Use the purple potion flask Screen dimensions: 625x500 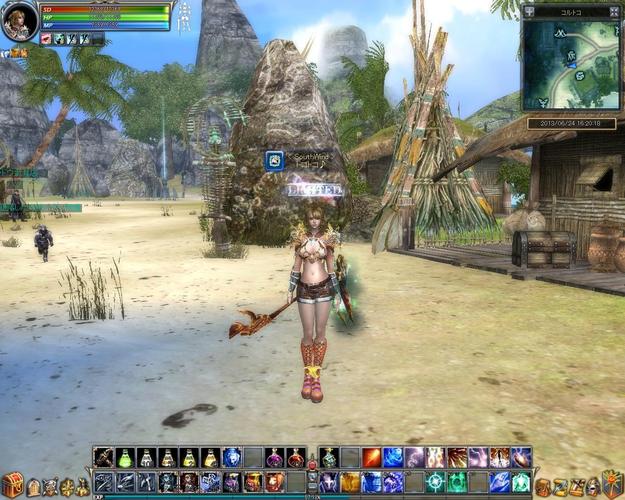pyautogui.click(x=275, y=458)
